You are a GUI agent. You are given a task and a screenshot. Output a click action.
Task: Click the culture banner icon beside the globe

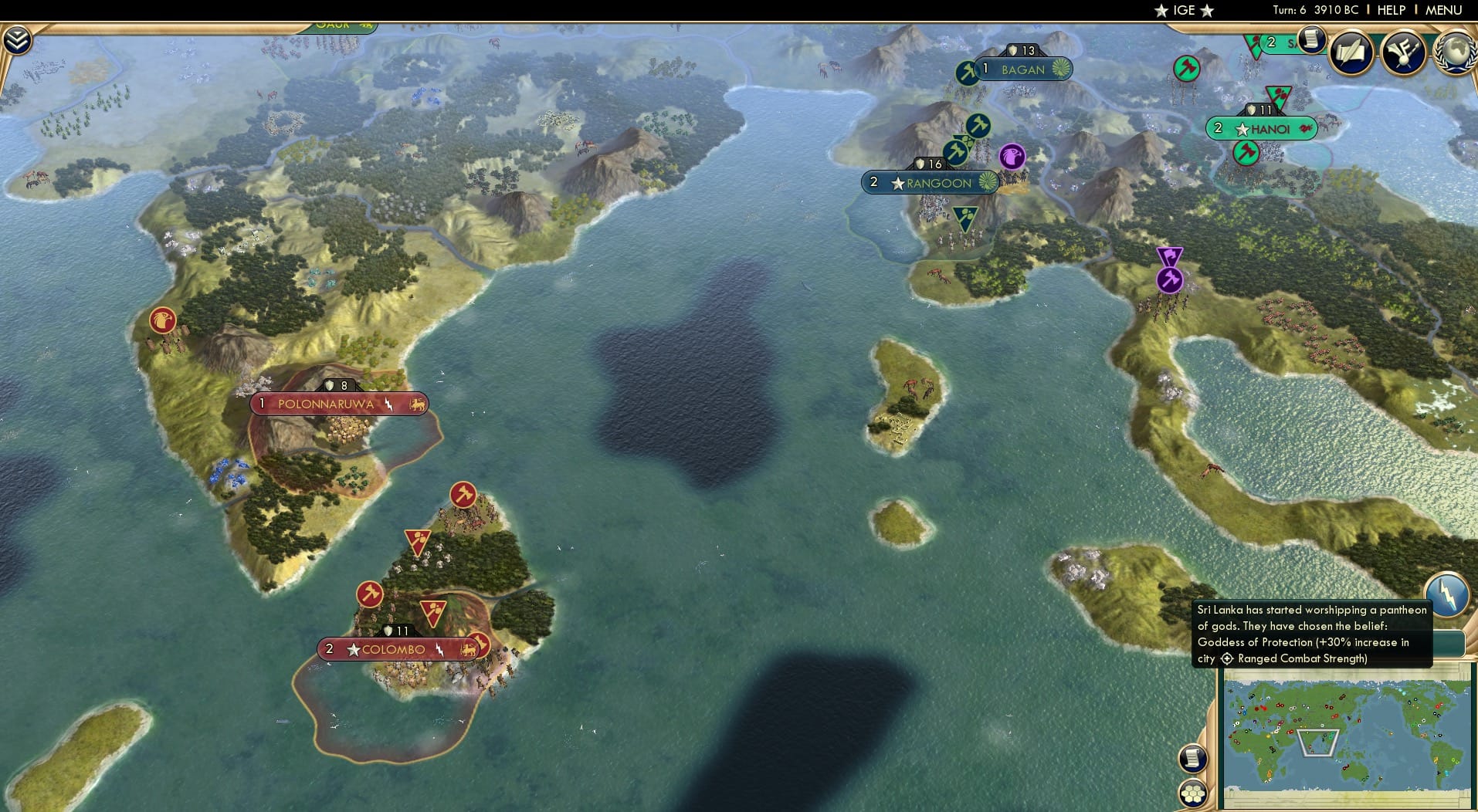[1405, 51]
